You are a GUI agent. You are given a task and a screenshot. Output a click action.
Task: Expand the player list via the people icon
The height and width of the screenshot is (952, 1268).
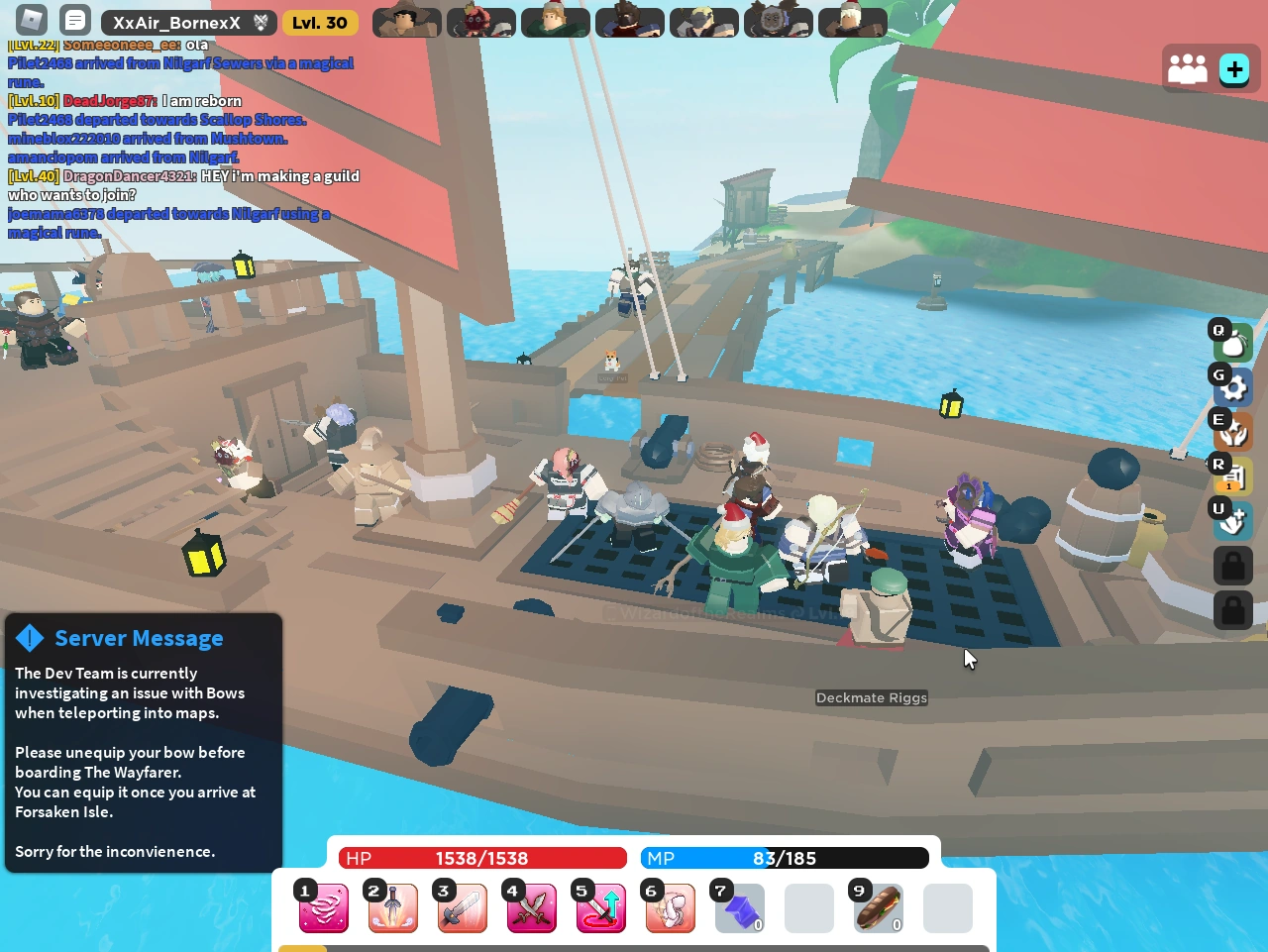1188,68
